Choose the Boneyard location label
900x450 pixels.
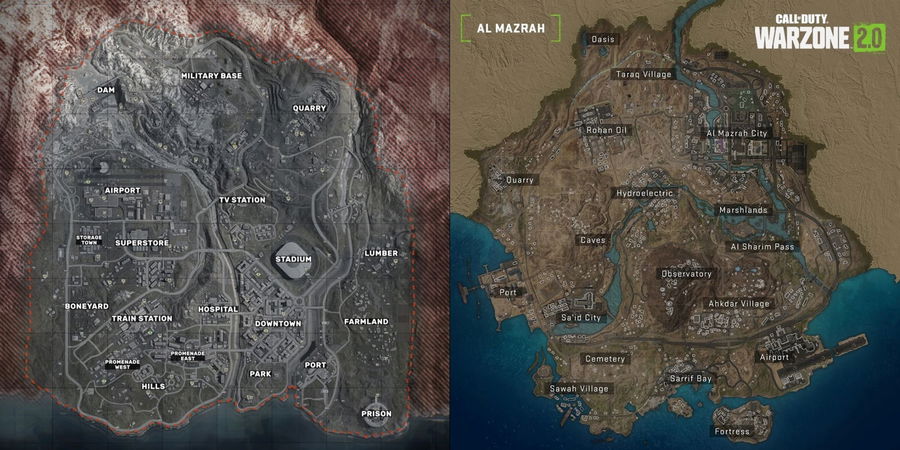click(x=86, y=305)
